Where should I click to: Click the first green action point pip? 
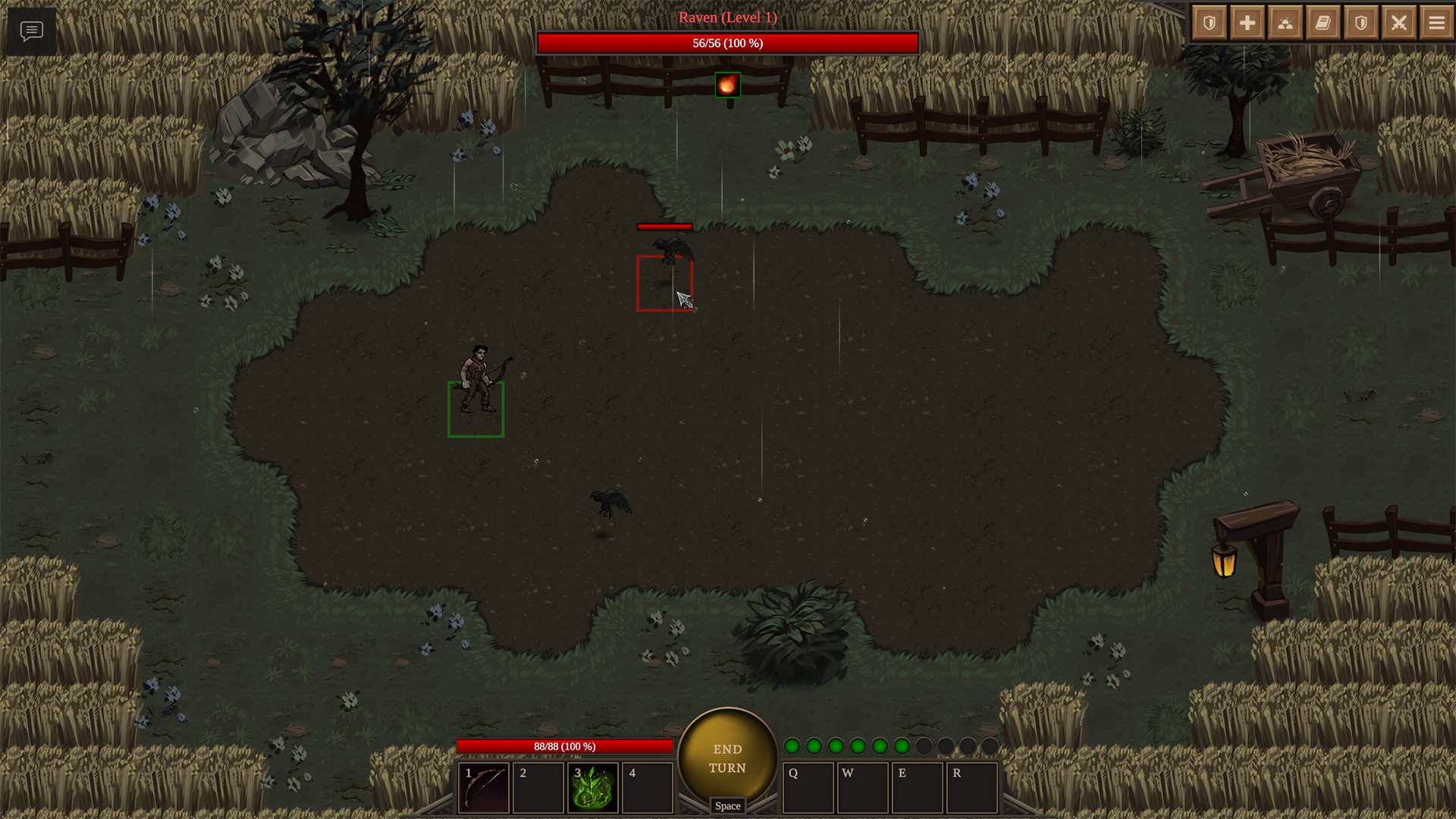click(x=791, y=746)
